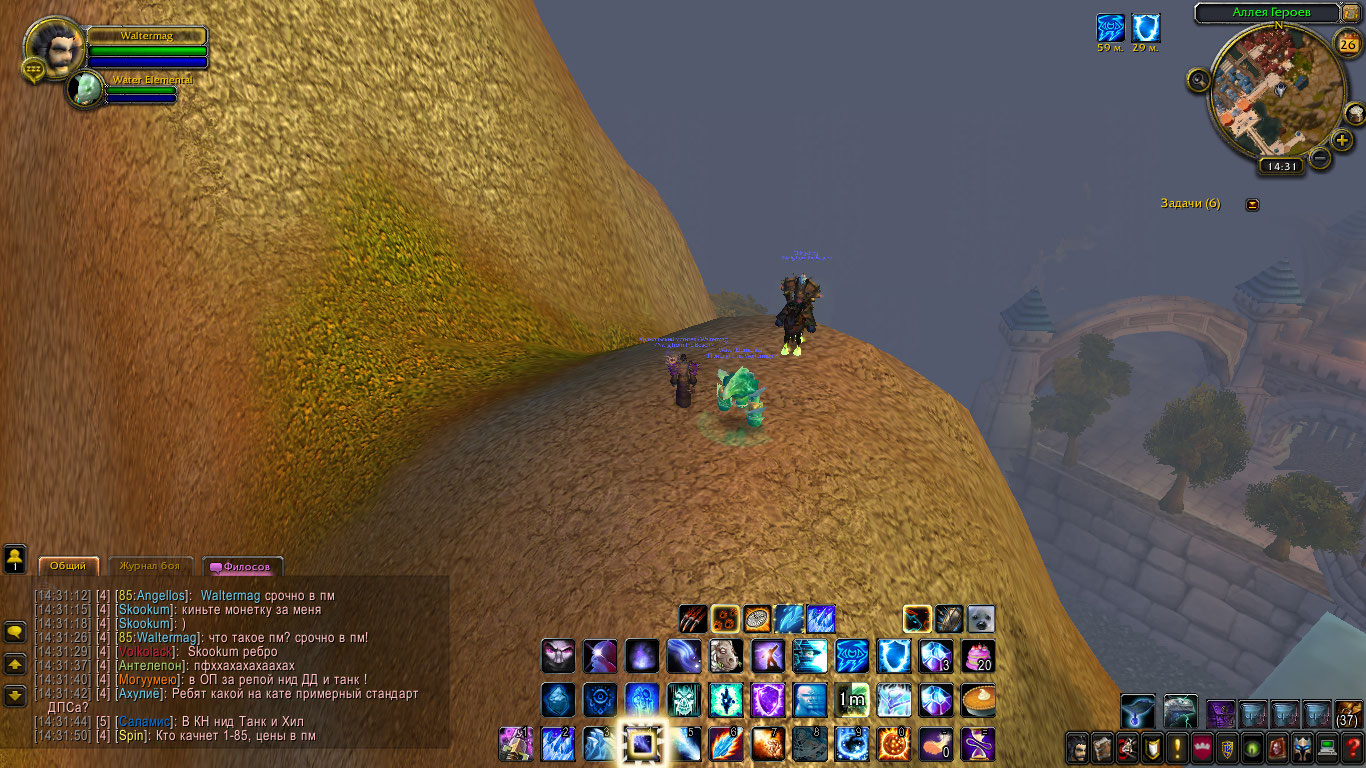Zoom out the minimap with minus button
The image size is (1366, 768).
[x=1320, y=157]
